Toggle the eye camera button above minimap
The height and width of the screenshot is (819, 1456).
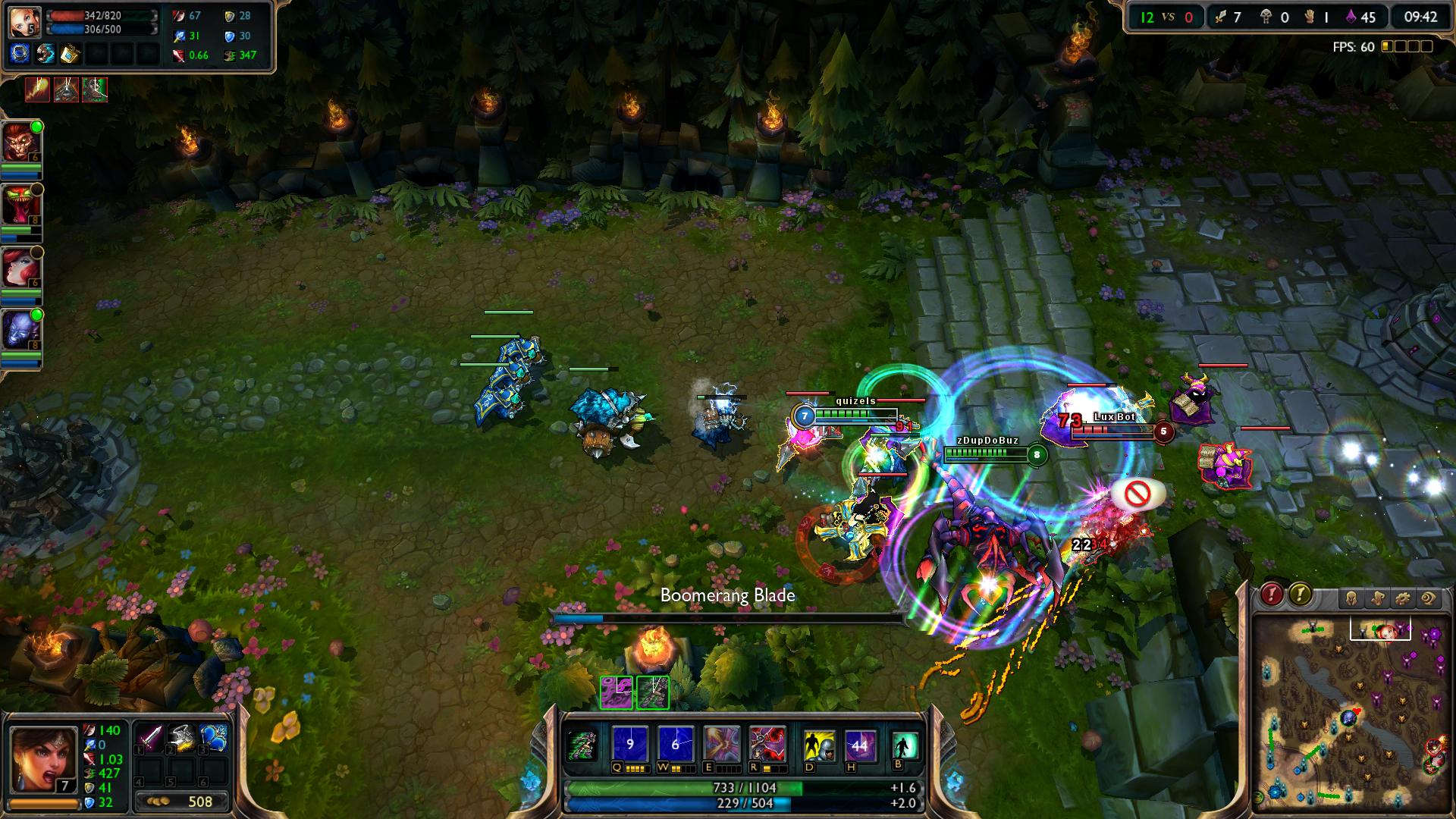[x=1428, y=599]
